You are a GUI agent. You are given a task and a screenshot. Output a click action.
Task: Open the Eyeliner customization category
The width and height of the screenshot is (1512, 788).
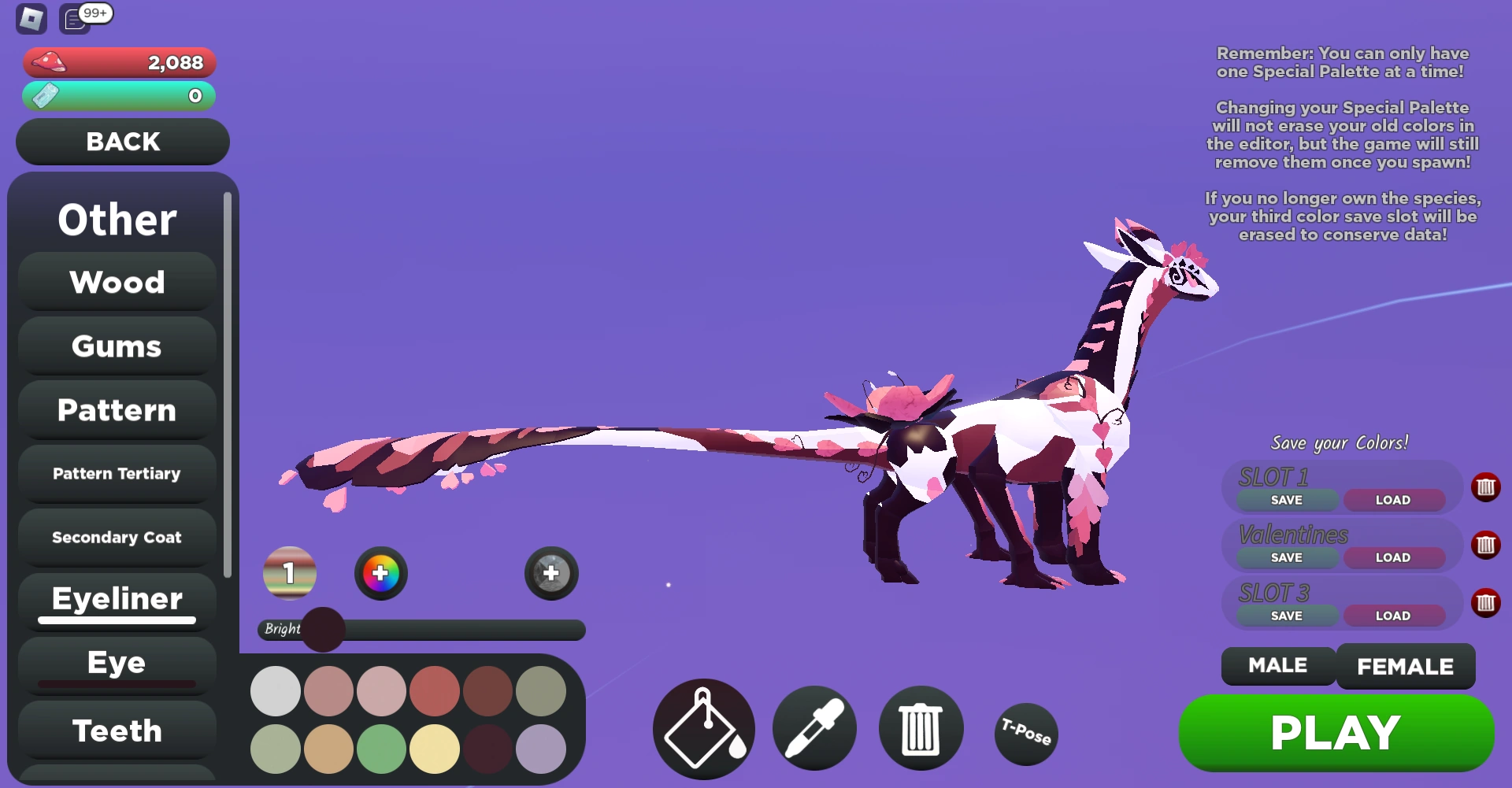click(x=116, y=599)
